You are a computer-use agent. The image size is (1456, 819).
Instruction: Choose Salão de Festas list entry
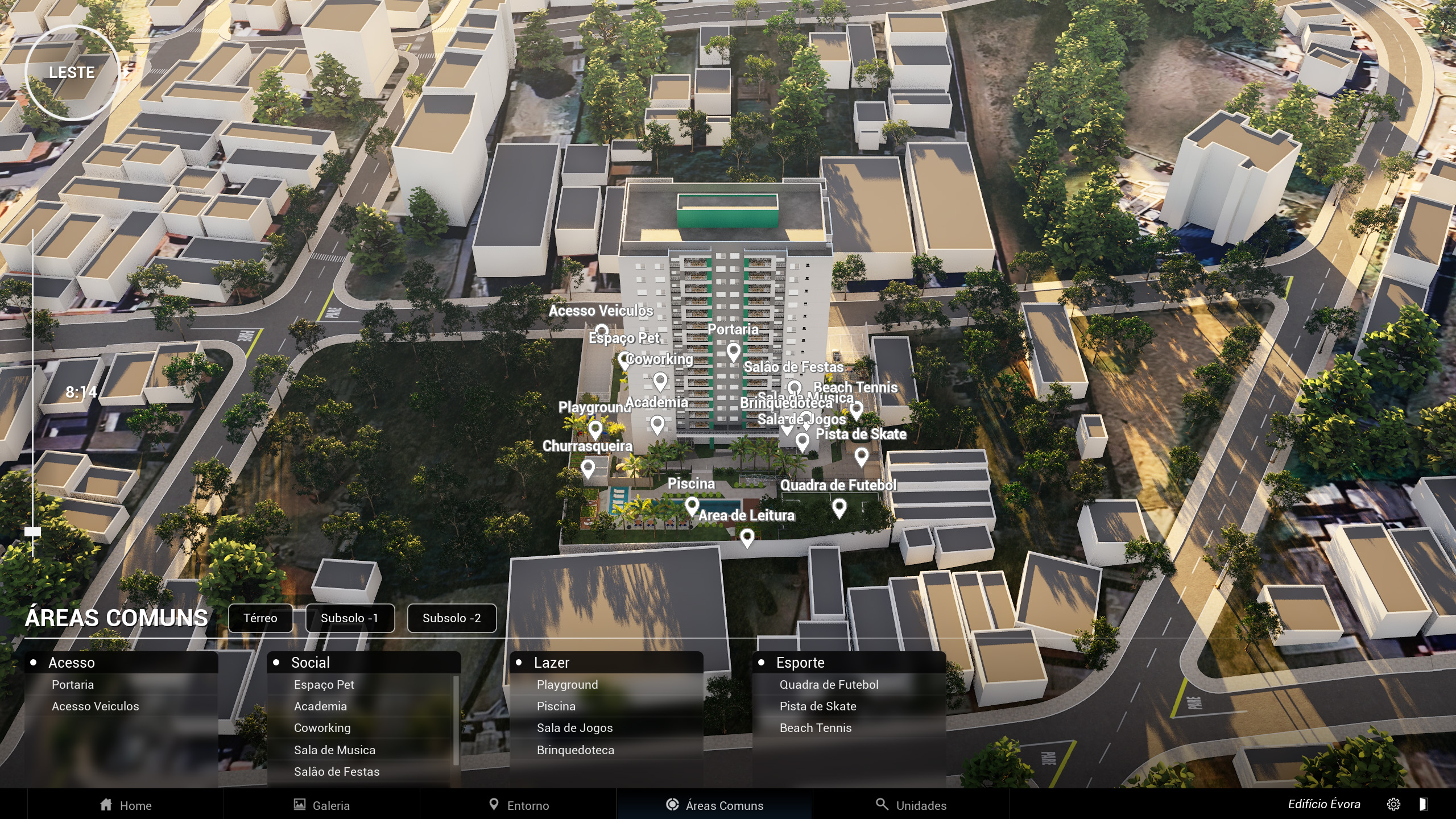pos(337,772)
